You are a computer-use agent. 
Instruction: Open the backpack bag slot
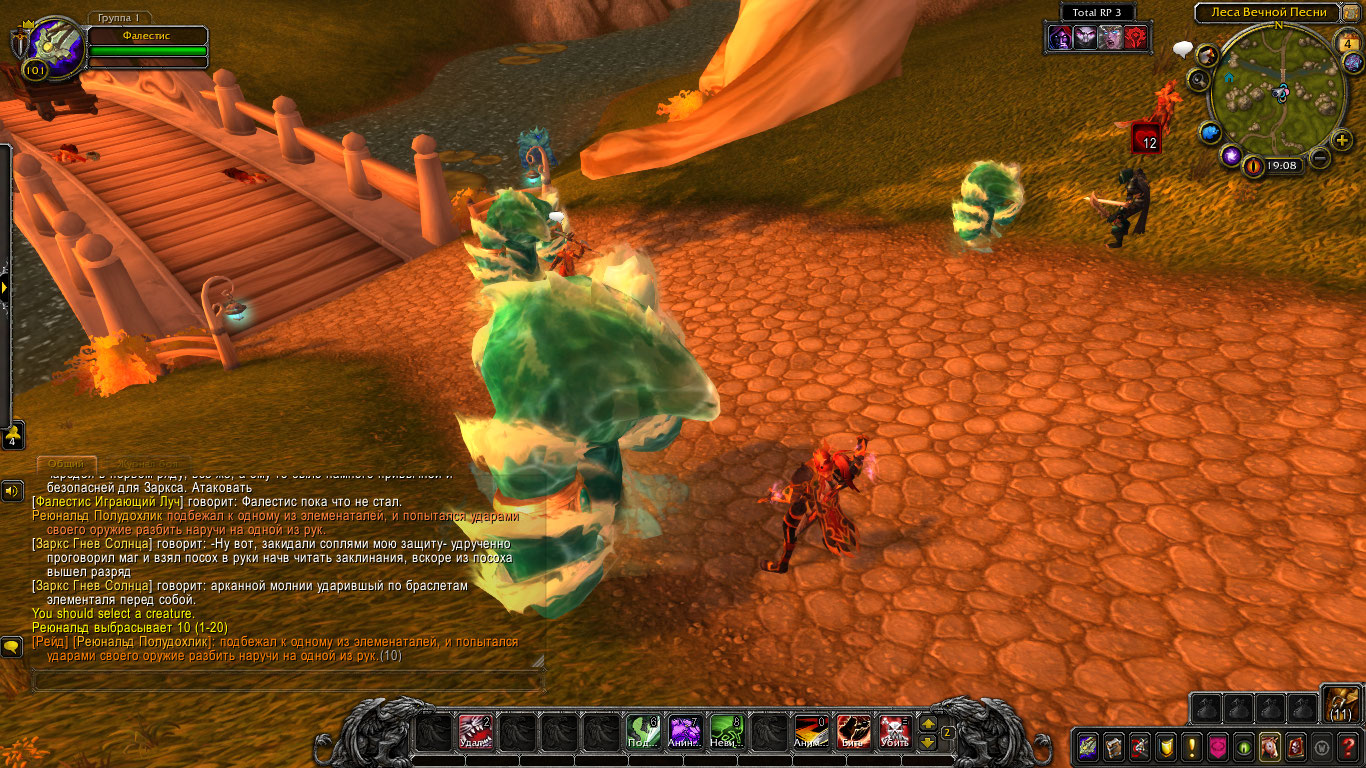coord(1341,703)
